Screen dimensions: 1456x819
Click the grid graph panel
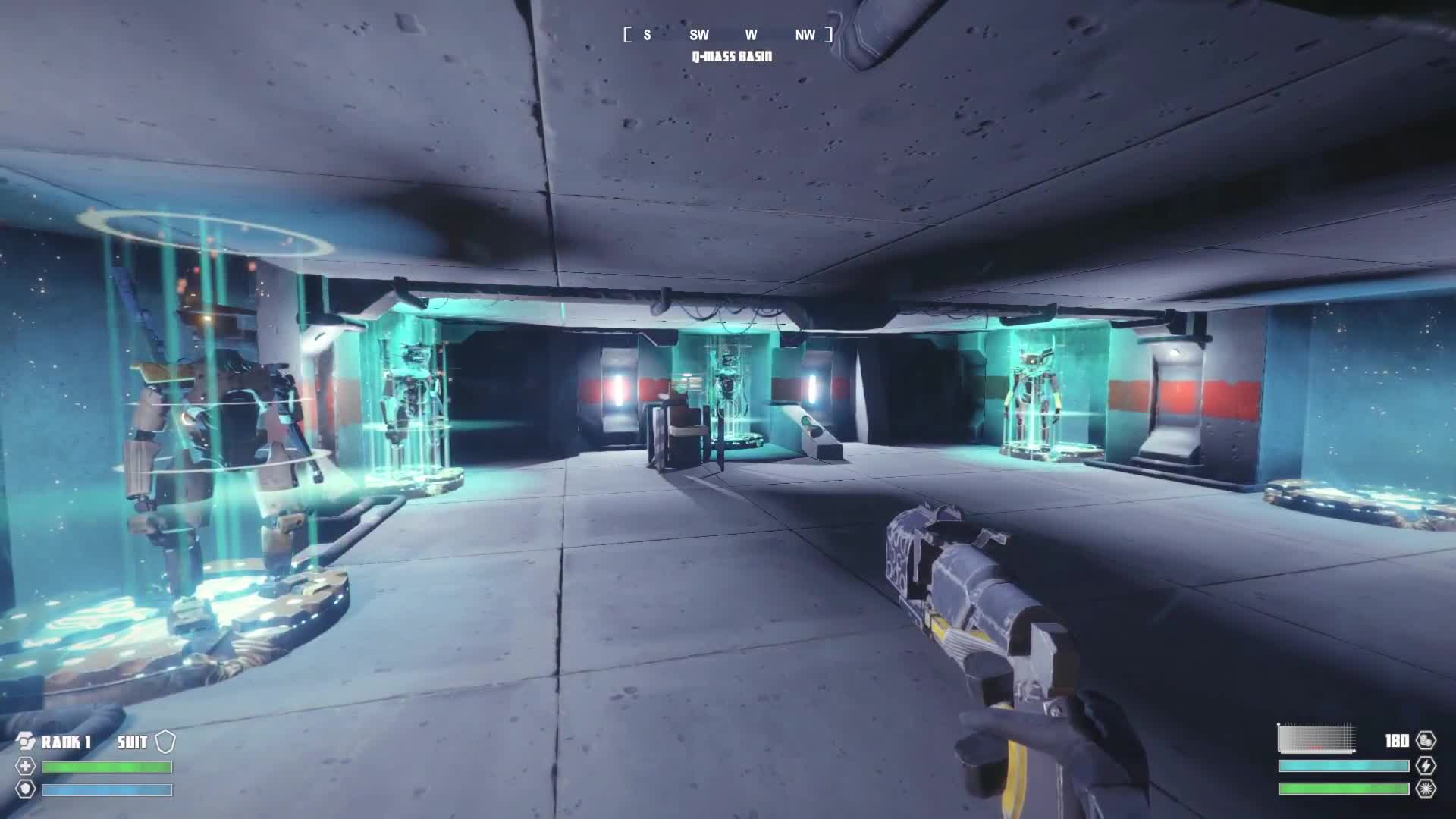click(x=1316, y=739)
